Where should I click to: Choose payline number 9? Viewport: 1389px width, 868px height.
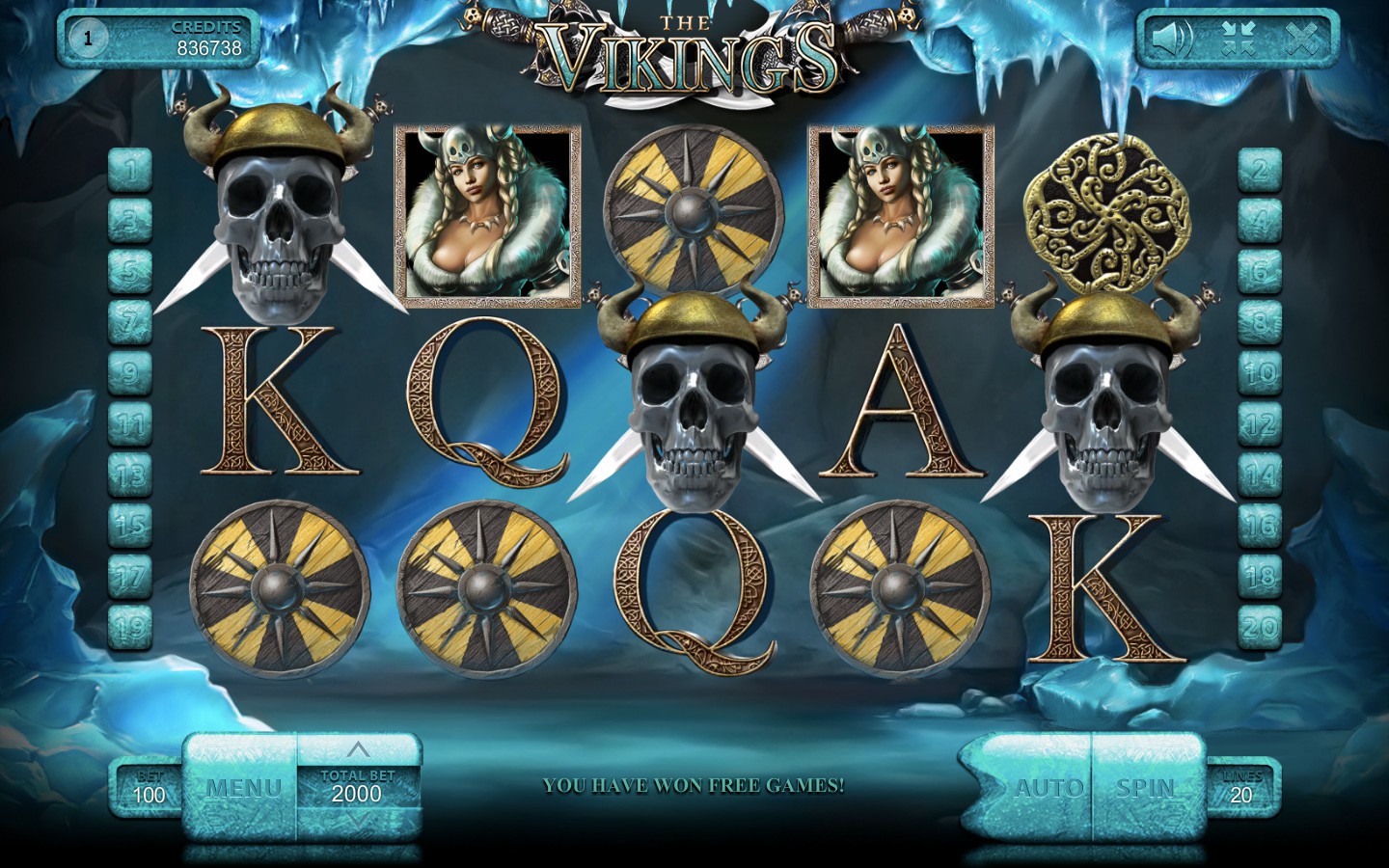click(x=130, y=372)
